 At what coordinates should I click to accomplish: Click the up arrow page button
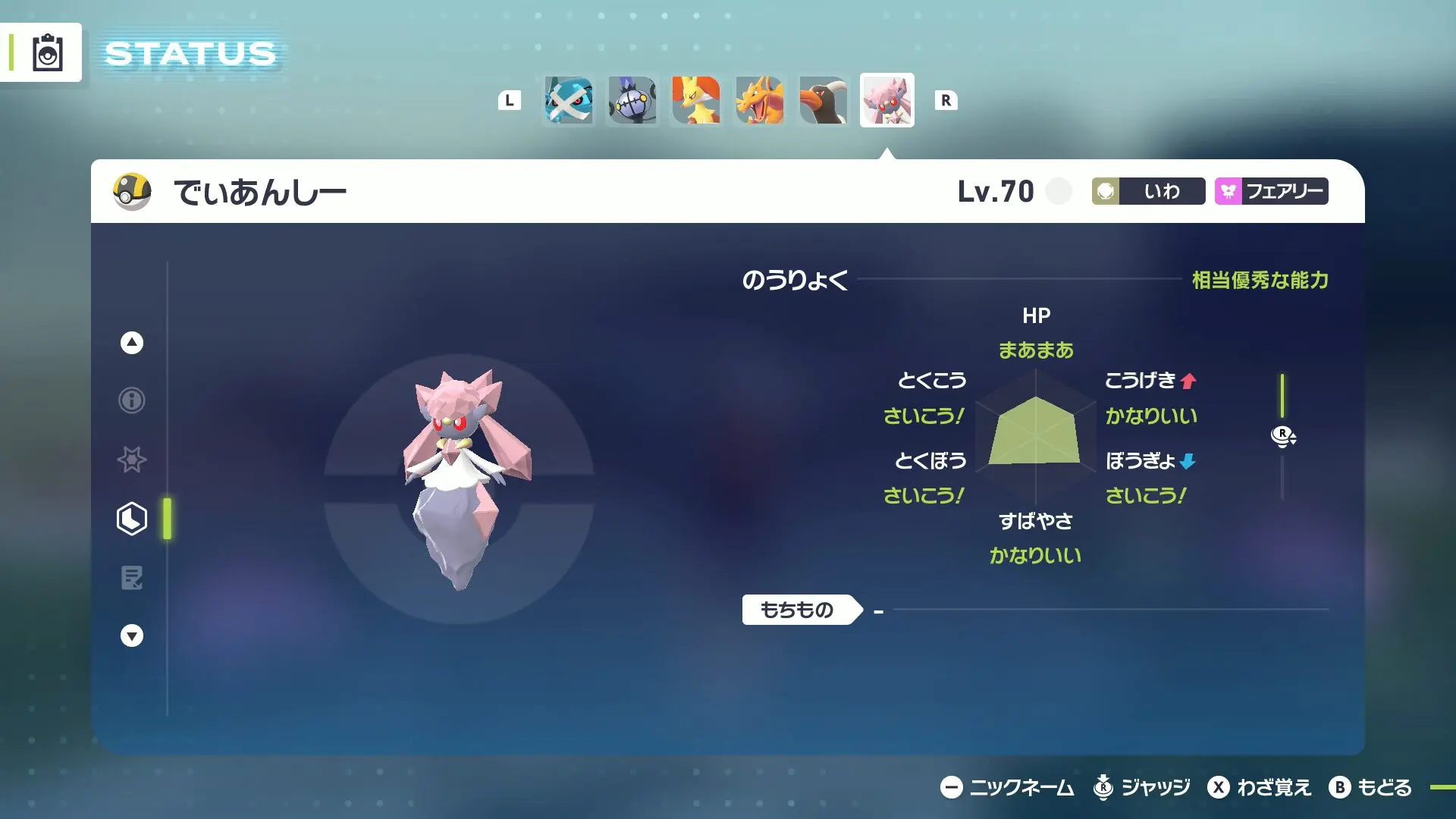(x=132, y=343)
